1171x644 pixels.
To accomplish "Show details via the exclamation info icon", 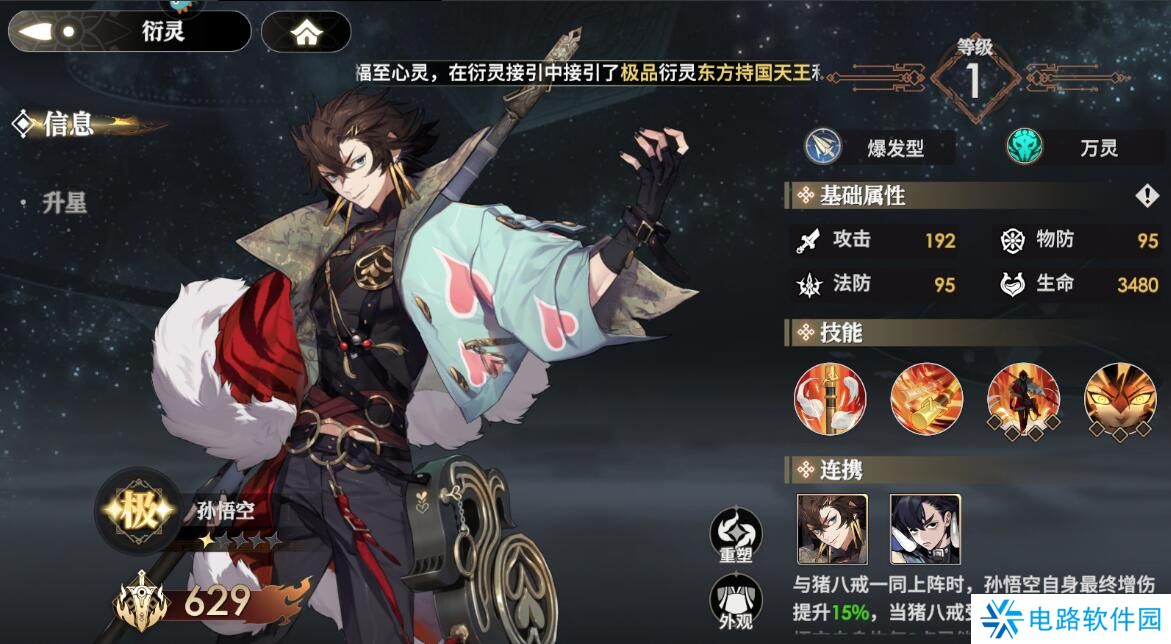I will coord(1146,196).
